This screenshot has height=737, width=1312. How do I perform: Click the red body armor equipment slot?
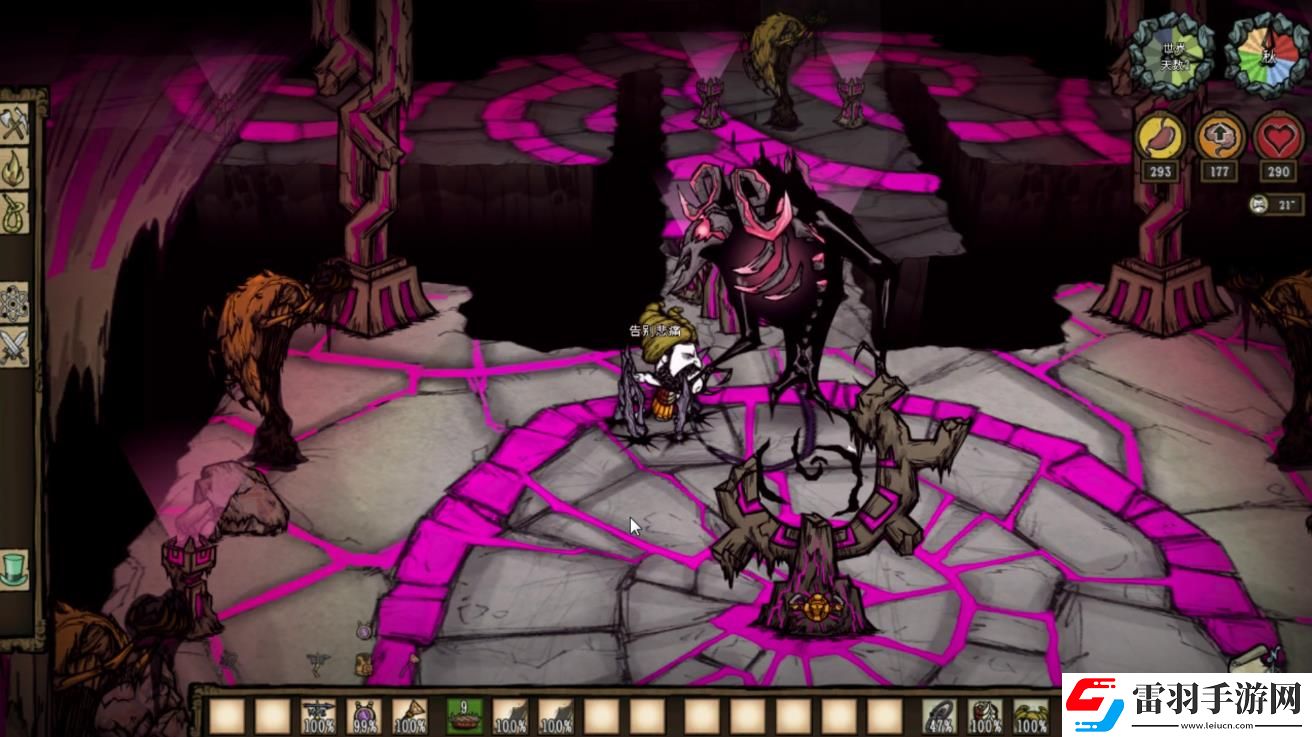tap(986, 716)
